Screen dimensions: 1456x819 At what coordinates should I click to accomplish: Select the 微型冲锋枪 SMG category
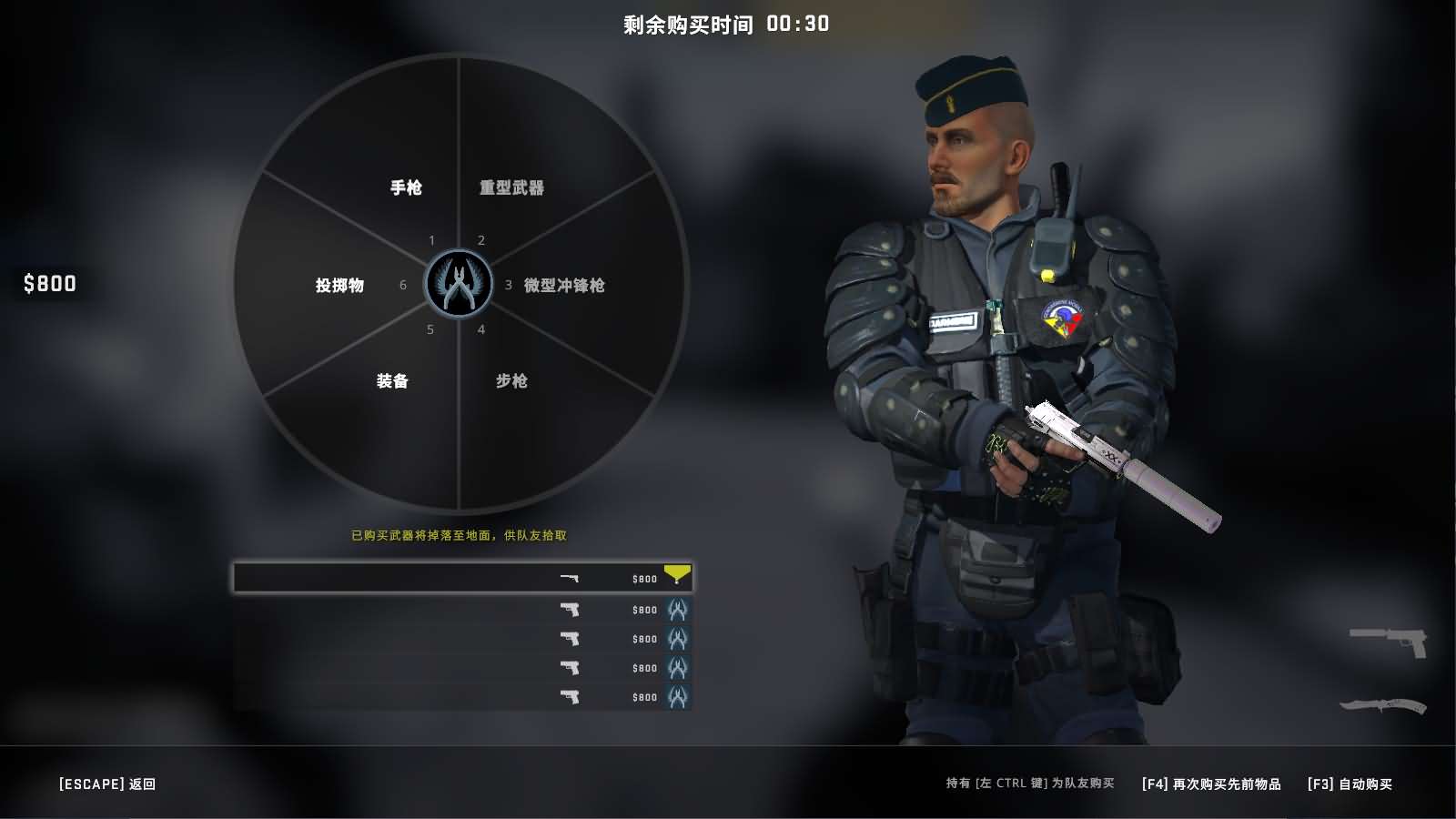(563, 285)
